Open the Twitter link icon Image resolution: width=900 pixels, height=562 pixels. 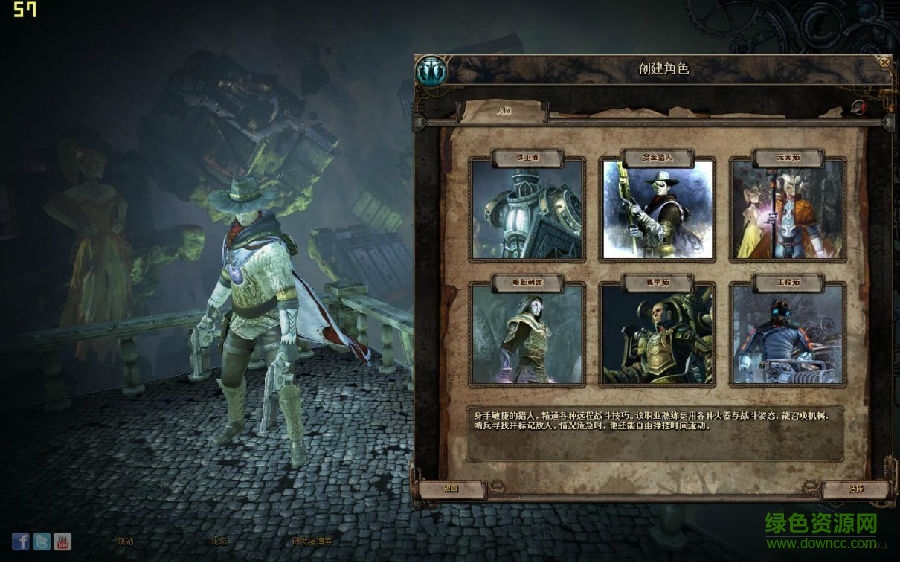click(41, 541)
